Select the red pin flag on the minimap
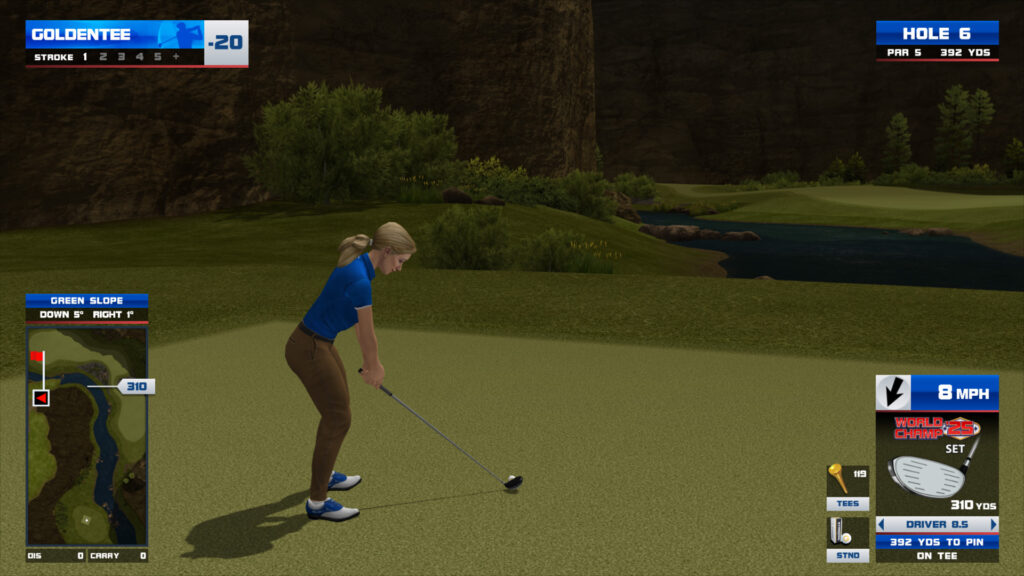 coord(37,356)
